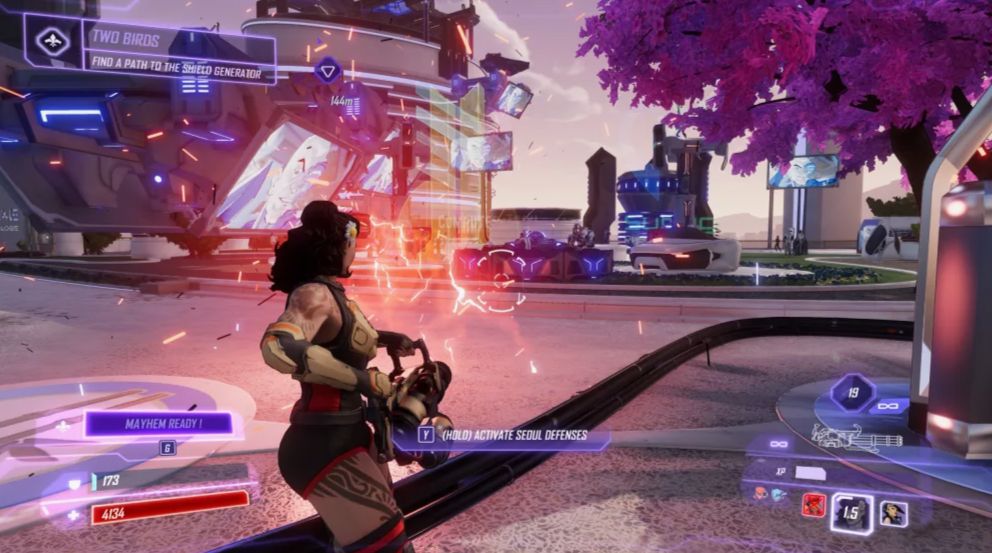Switch to the dark-haired female agent portrait

(x=893, y=513)
